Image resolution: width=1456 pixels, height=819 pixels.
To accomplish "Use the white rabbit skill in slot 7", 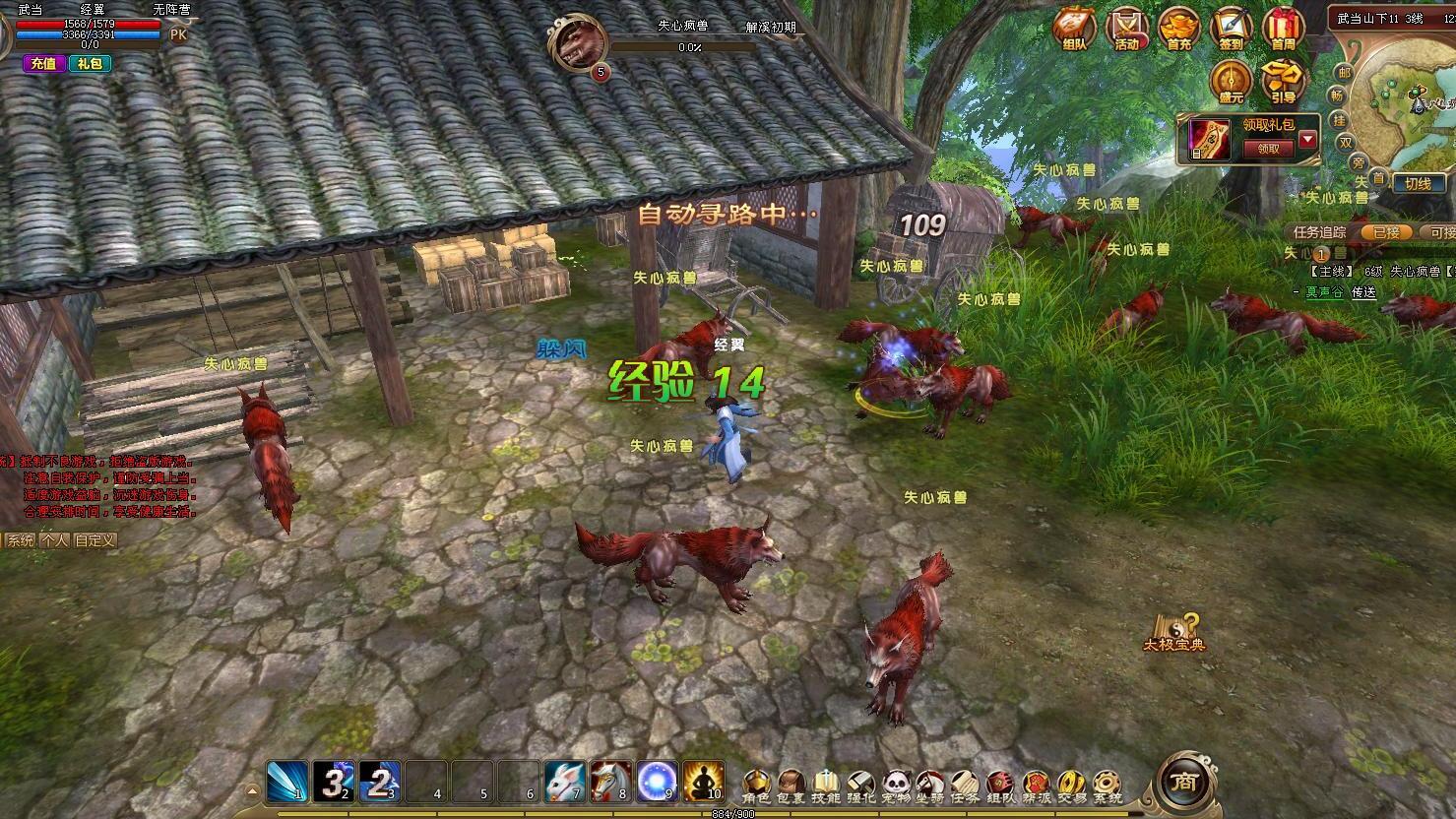I will [x=564, y=781].
